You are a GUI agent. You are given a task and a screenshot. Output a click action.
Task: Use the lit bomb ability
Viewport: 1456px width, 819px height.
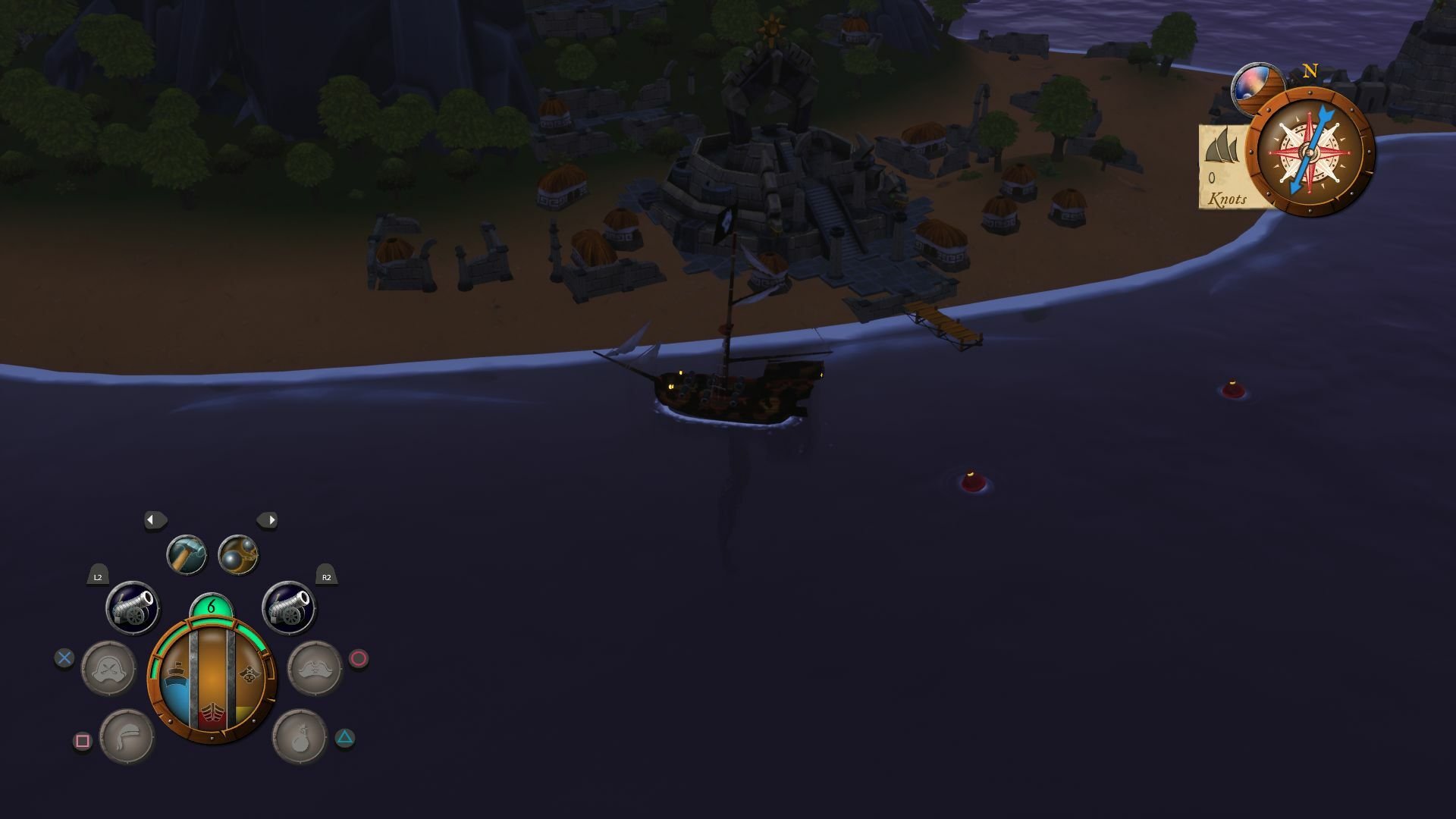click(x=300, y=736)
